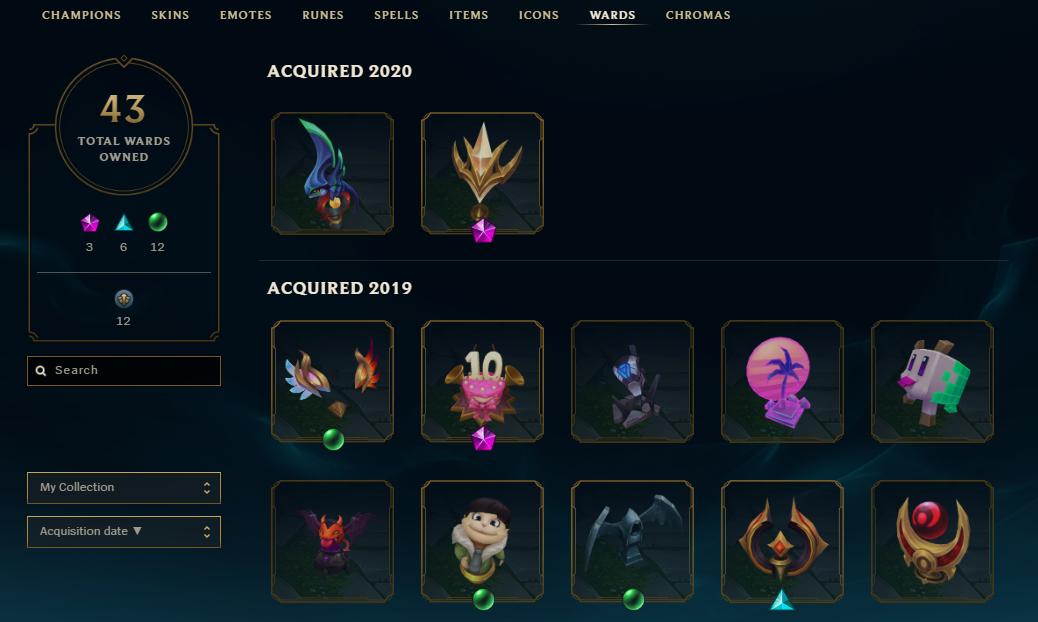Pick the orange bat-winged creature ward

point(332,541)
